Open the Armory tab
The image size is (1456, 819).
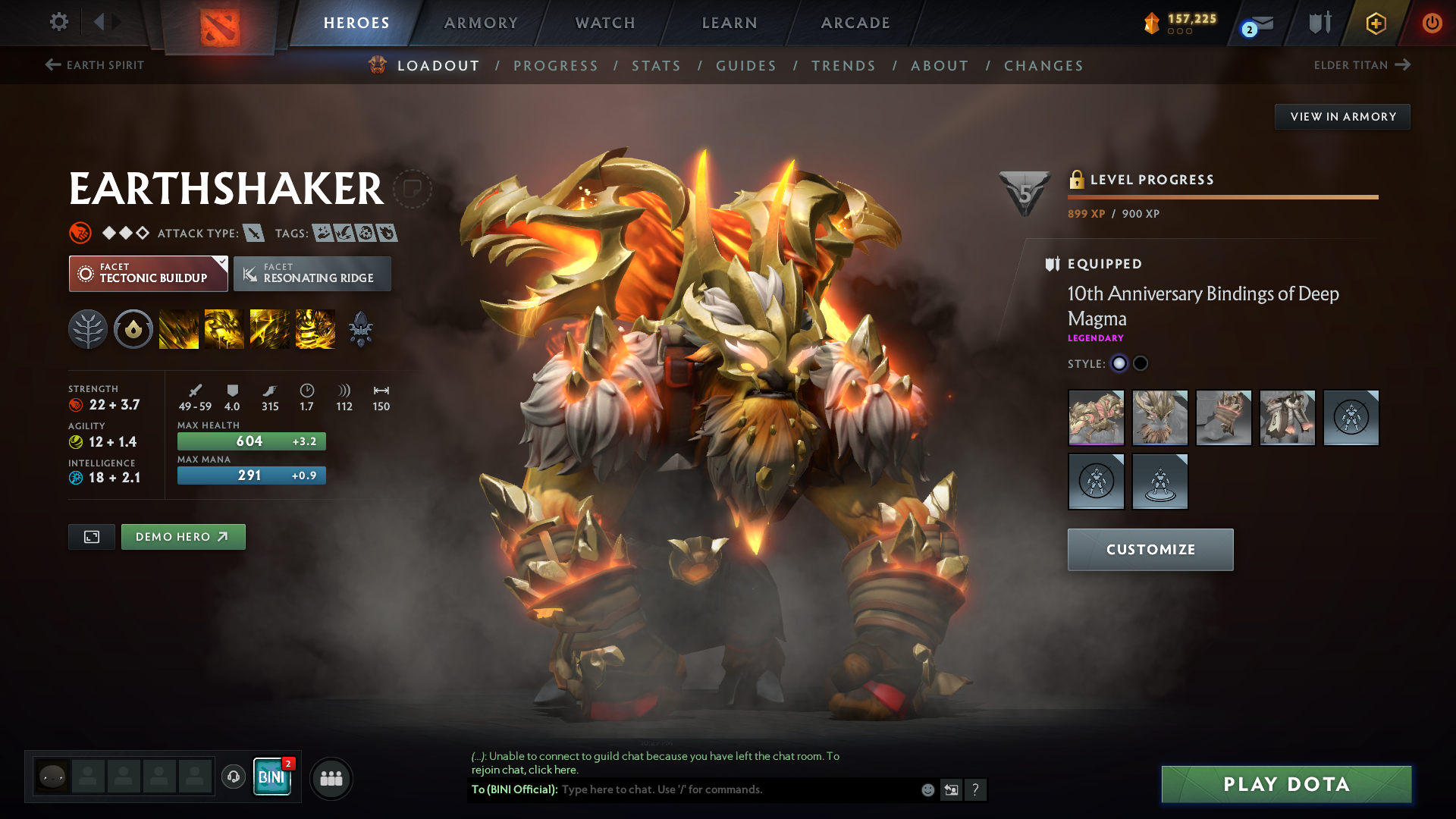[481, 23]
